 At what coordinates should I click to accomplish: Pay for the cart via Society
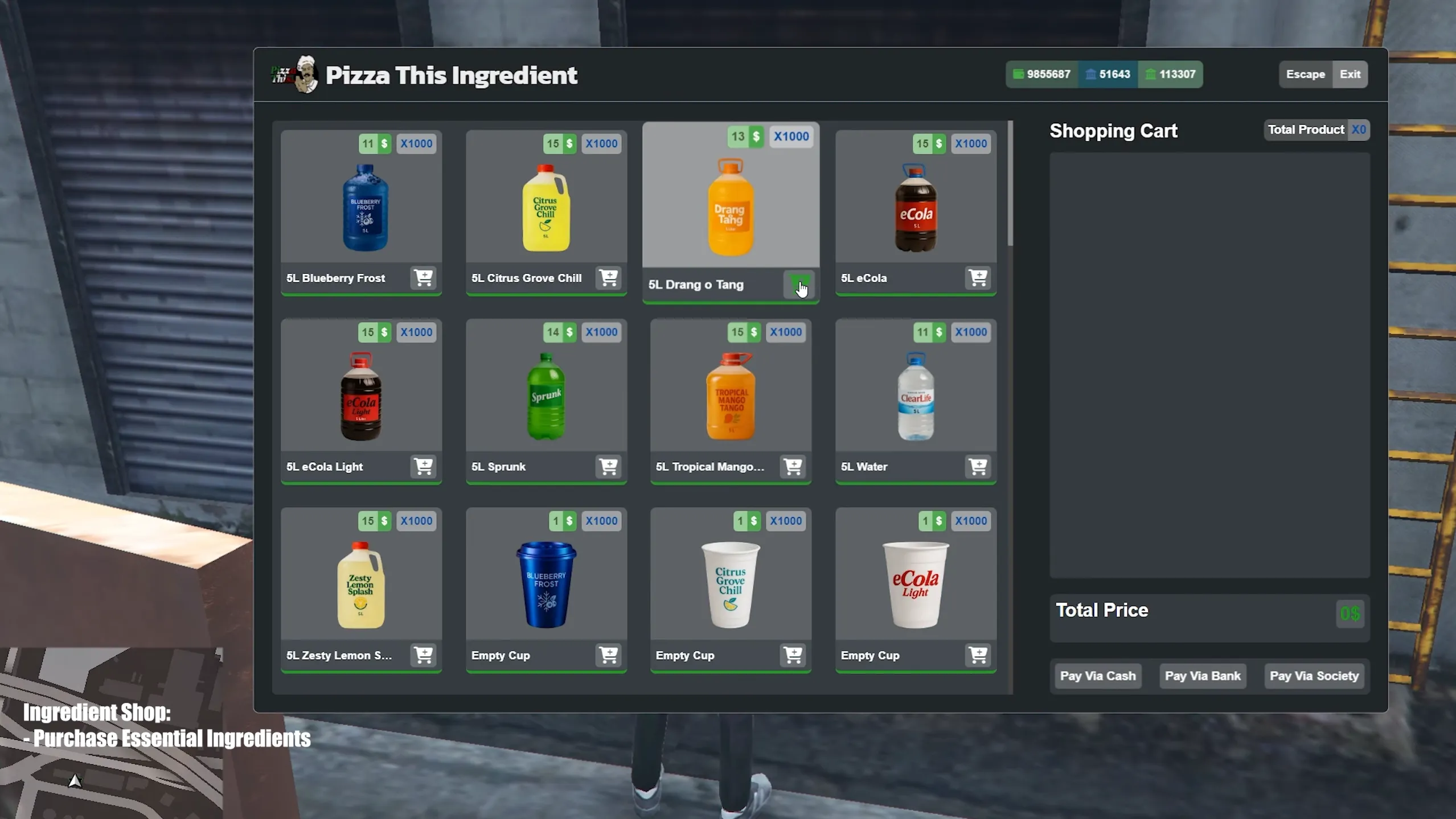tap(1314, 676)
